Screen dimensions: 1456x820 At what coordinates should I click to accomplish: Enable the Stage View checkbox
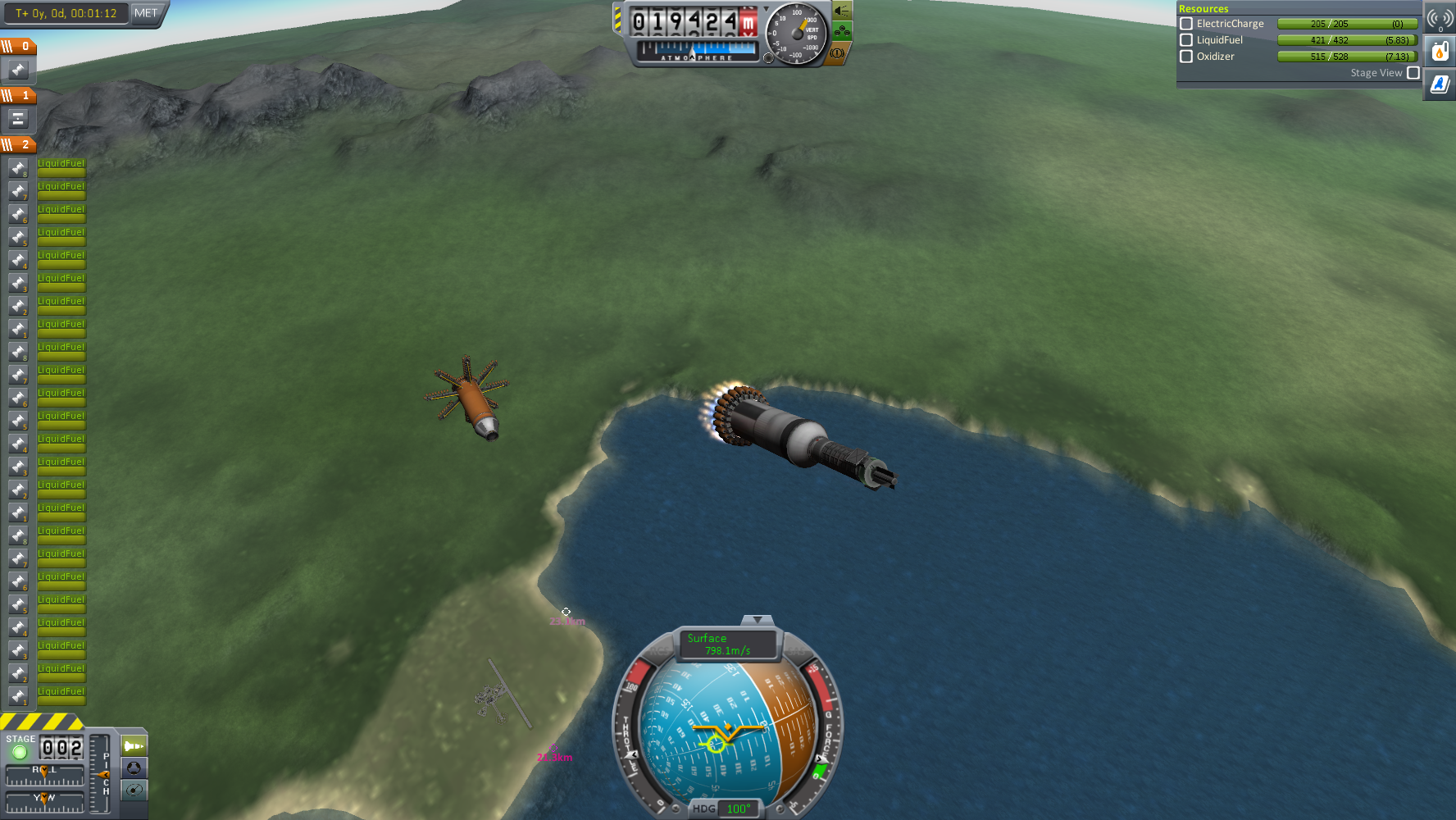coord(1413,73)
